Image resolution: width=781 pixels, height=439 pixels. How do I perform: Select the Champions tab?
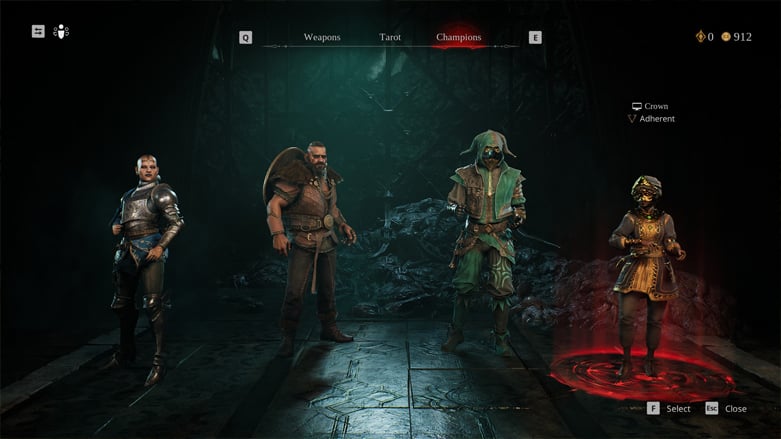pos(458,38)
